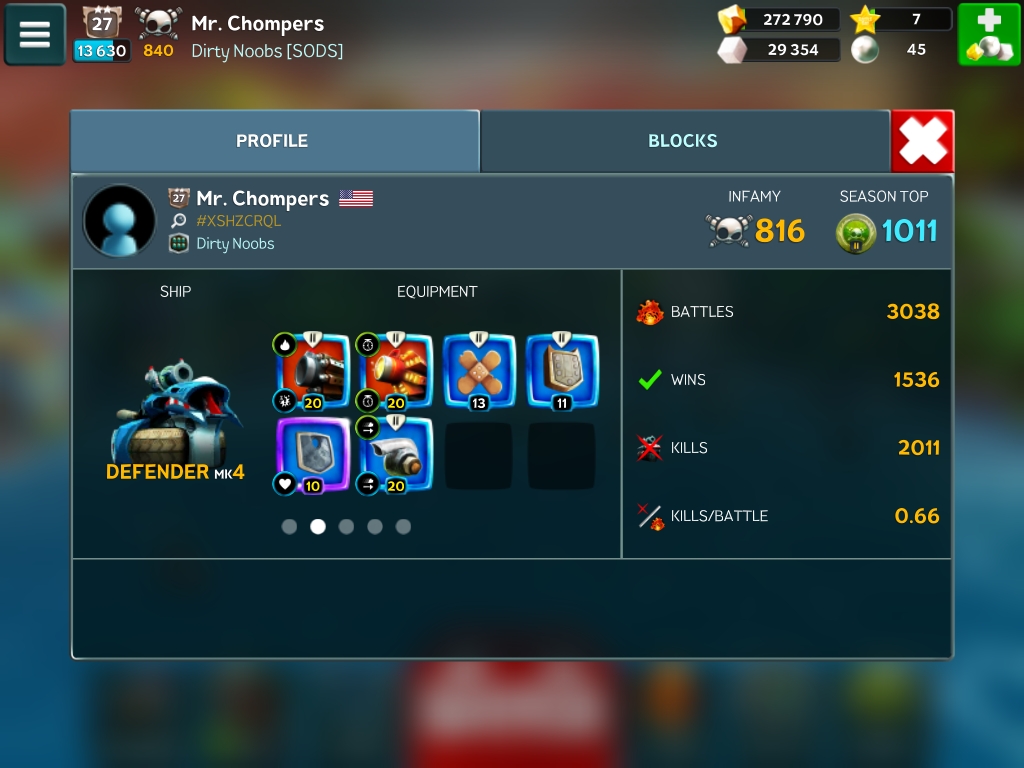Choose the white turret equipment slot
The width and height of the screenshot is (1024, 768).
point(396,455)
